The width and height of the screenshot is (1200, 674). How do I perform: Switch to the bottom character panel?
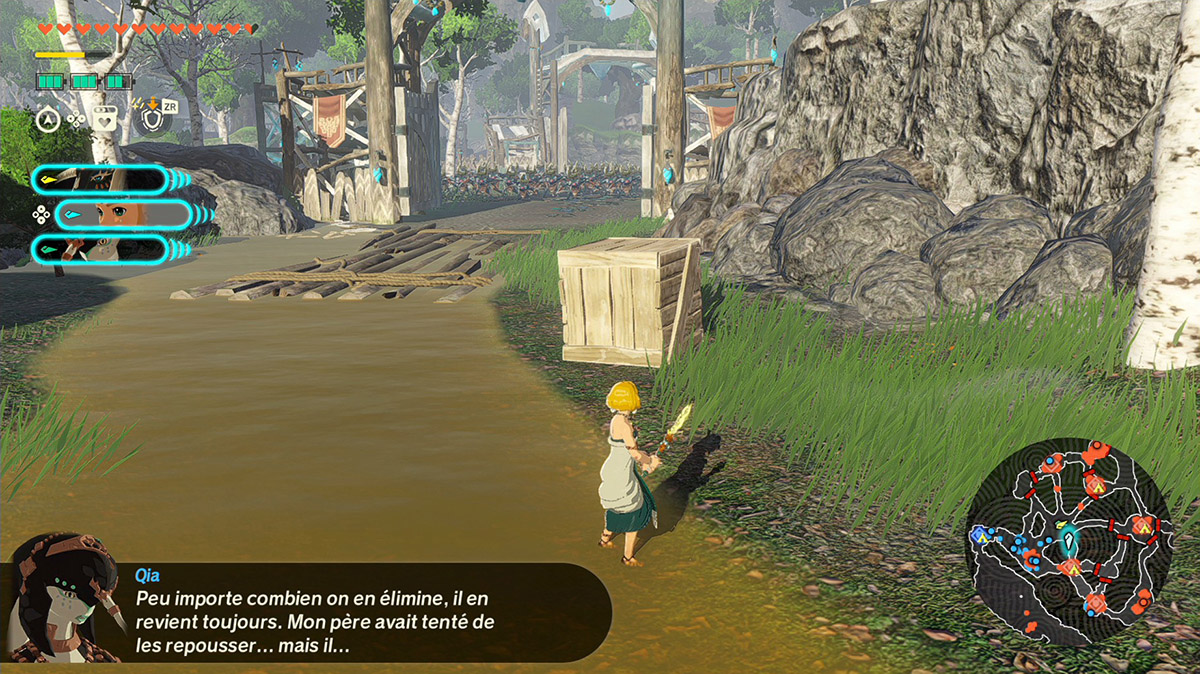[x=100, y=249]
